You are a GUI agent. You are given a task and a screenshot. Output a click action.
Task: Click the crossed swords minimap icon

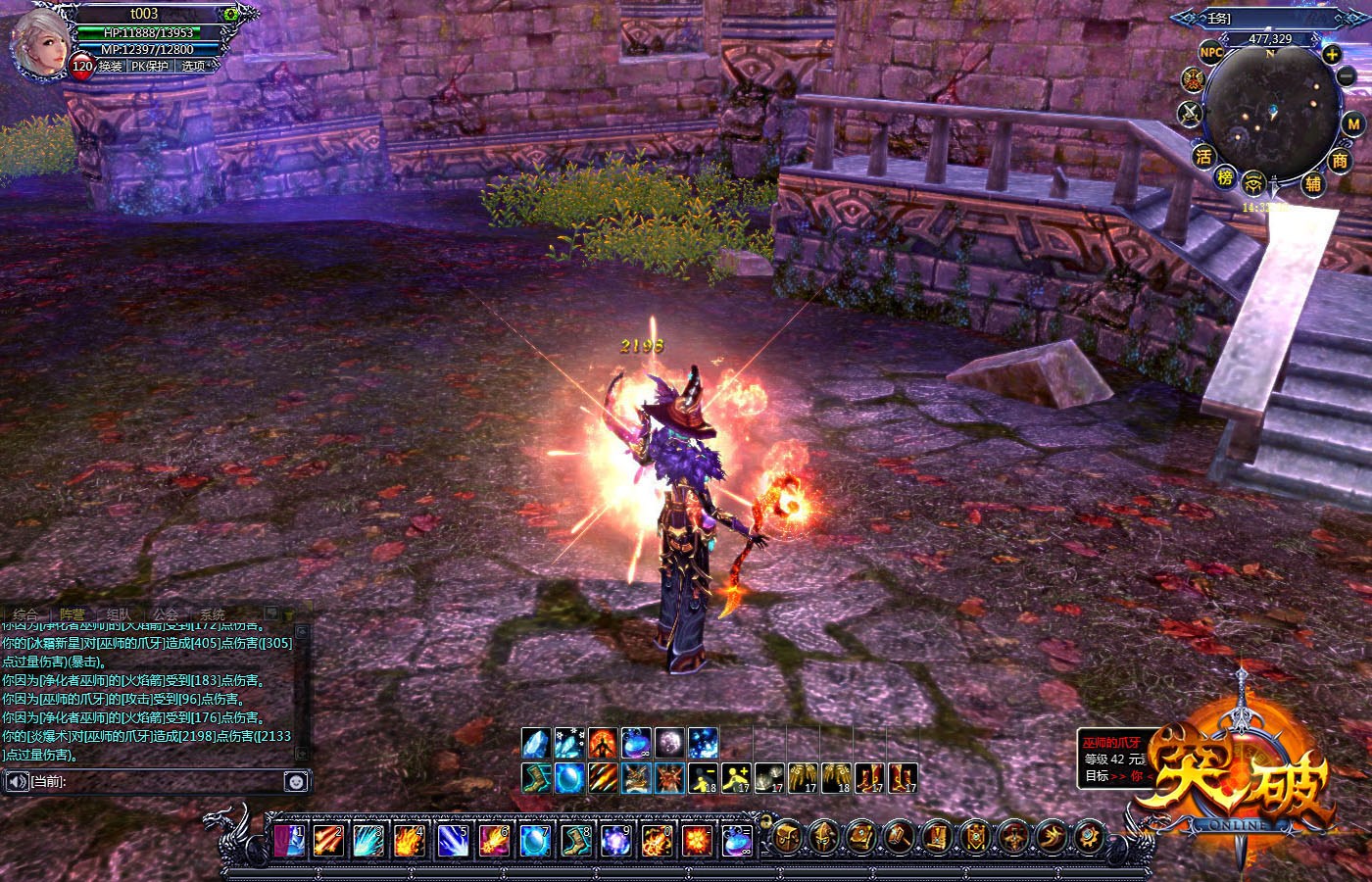pyautogui.click(x=1191, y=114)
